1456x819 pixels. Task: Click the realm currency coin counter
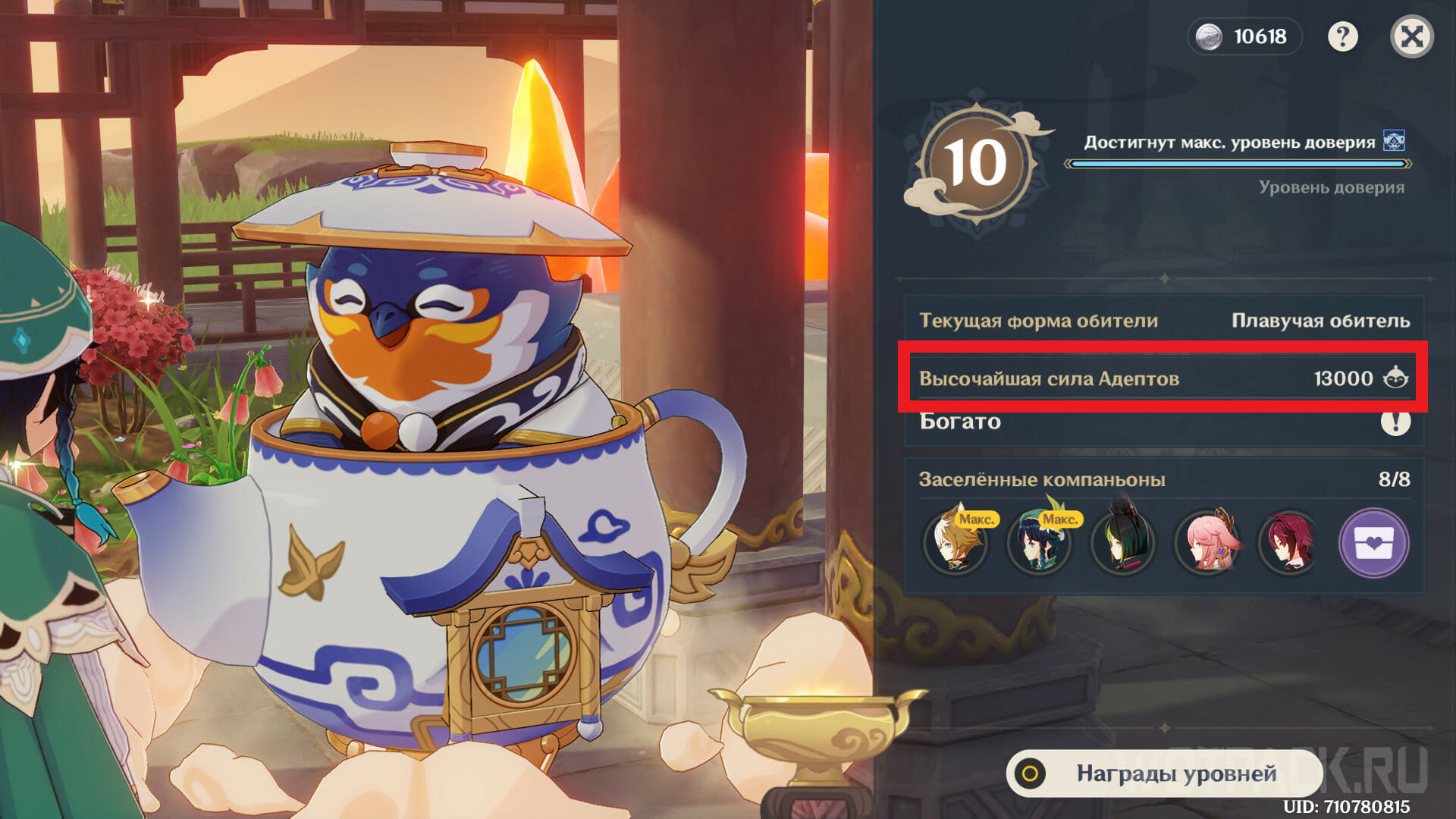coord(1244,36)
